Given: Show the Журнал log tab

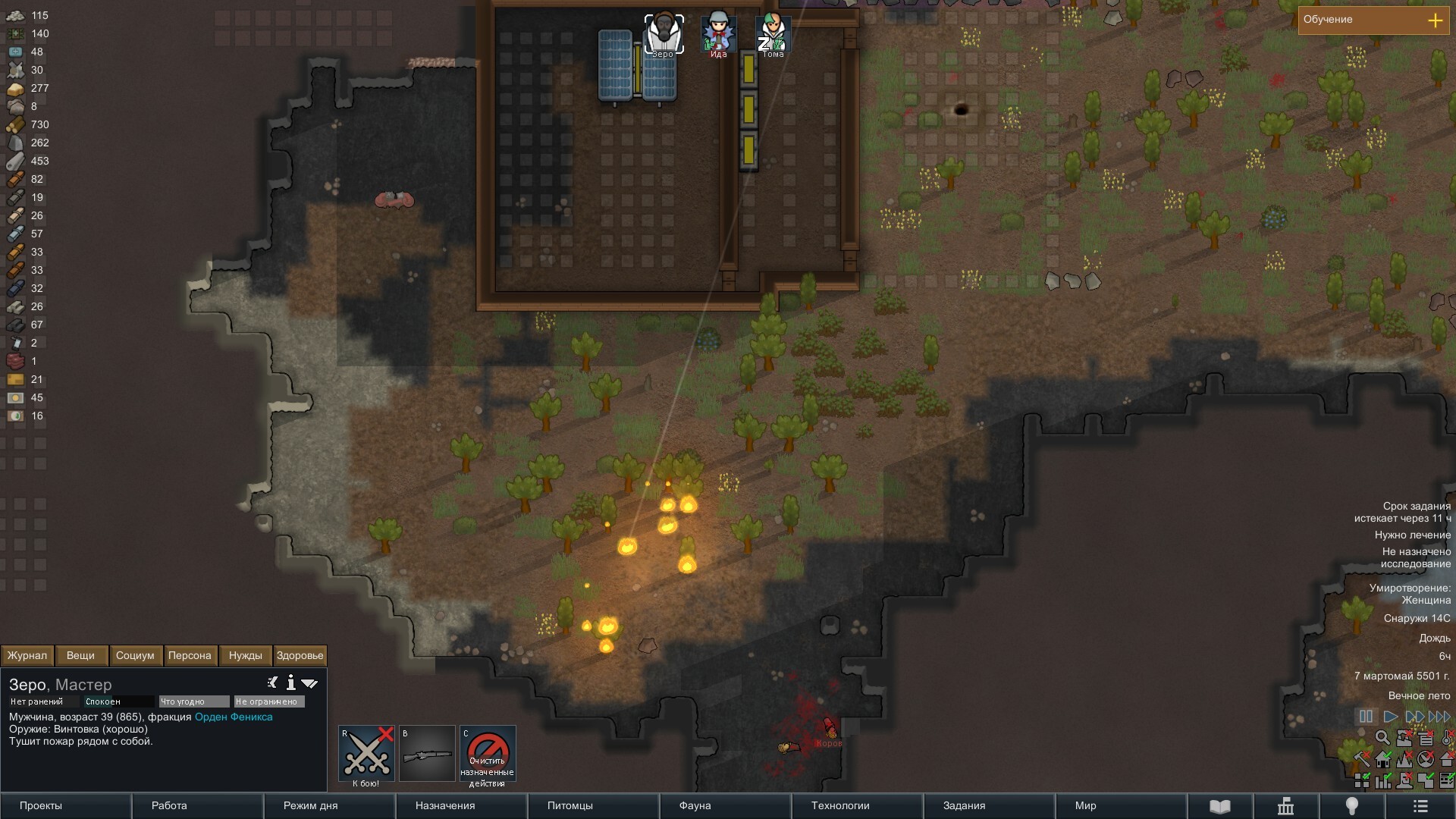Looking at the screenshot, I should click(27, 655).
